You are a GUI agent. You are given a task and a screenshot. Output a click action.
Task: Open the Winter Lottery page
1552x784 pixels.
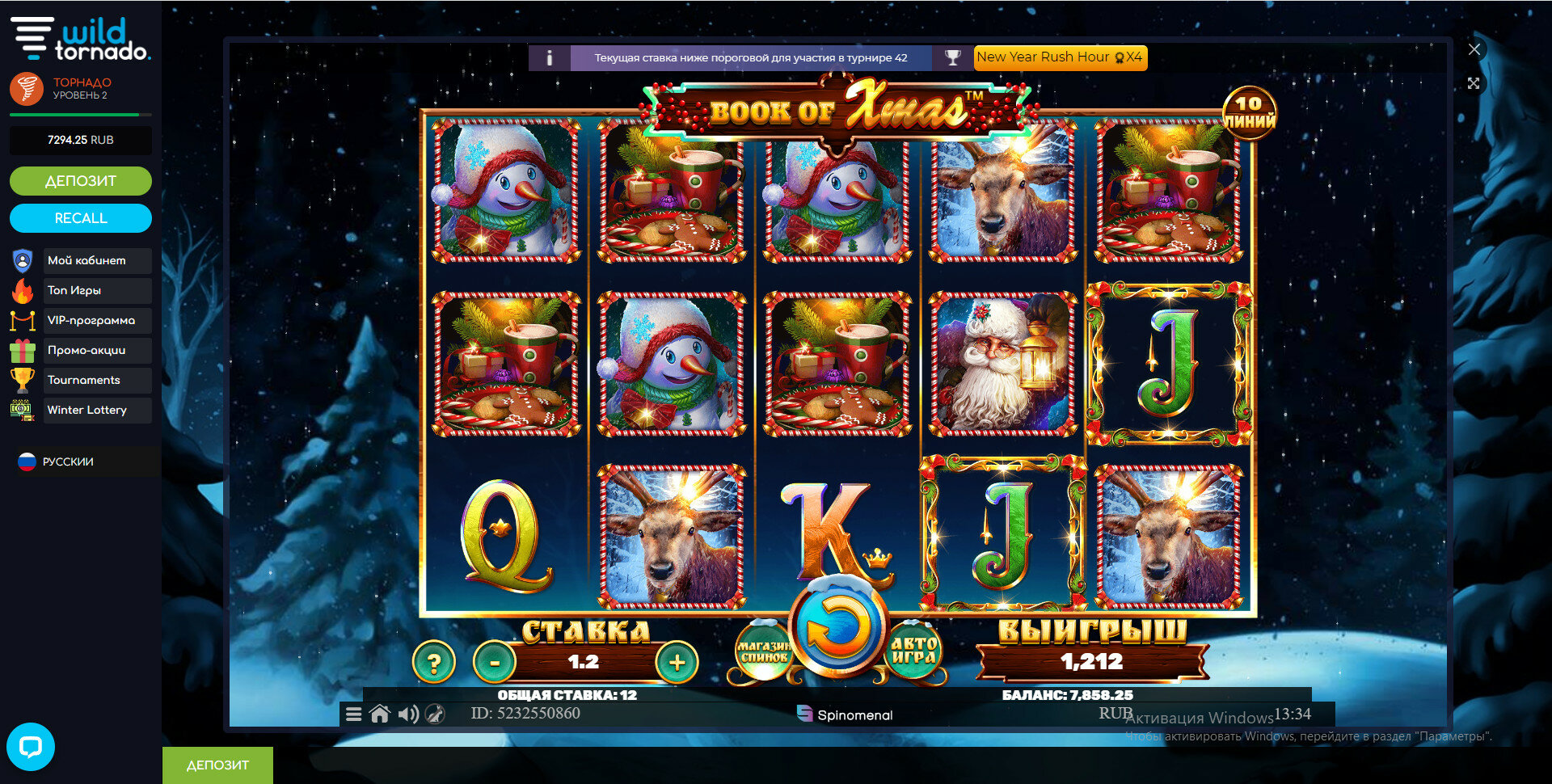click(87, 410)
